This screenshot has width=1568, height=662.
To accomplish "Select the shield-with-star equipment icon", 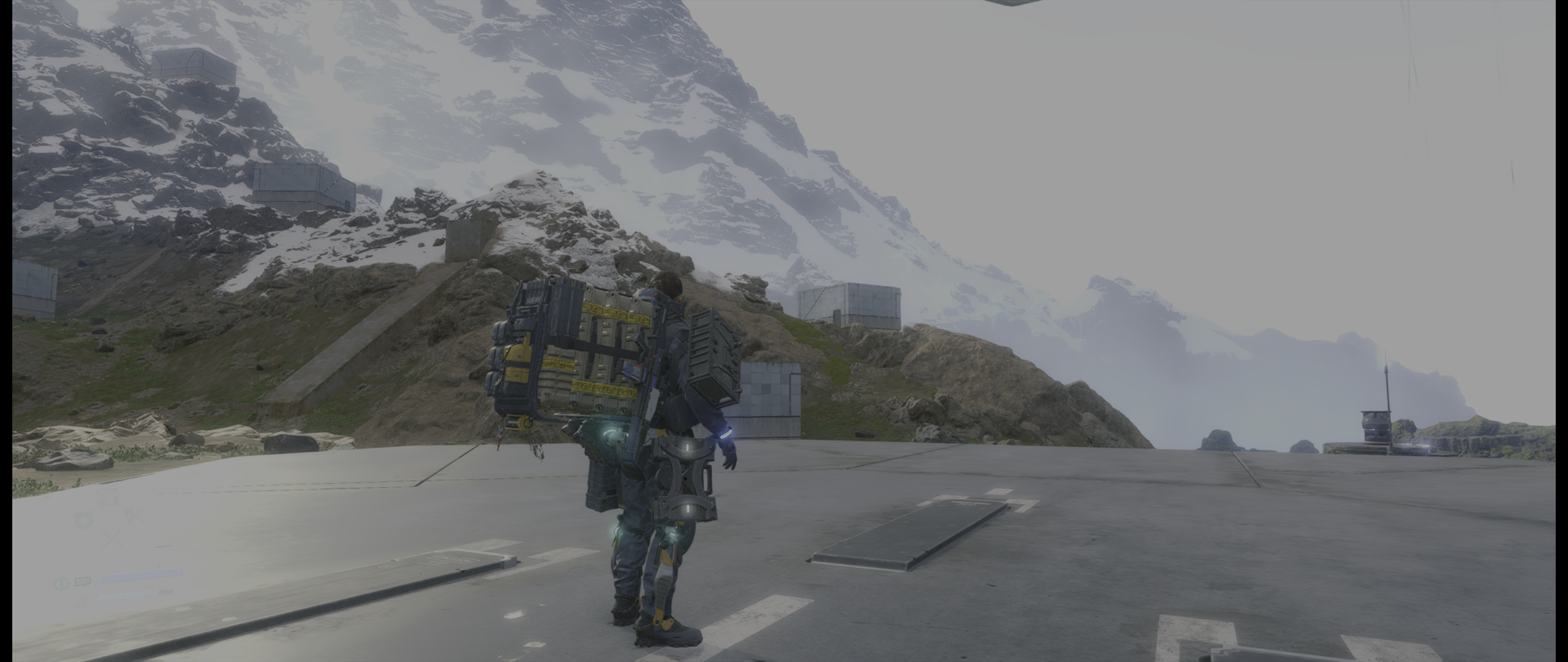I will [83, 520].
